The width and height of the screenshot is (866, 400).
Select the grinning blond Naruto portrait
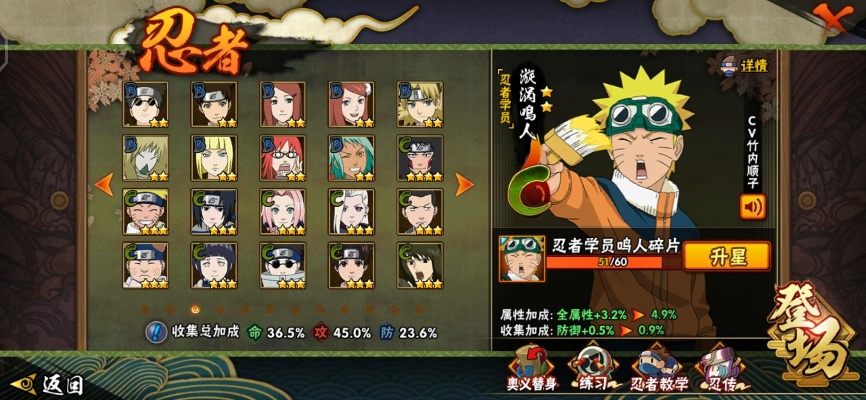(x=146, y=211)
